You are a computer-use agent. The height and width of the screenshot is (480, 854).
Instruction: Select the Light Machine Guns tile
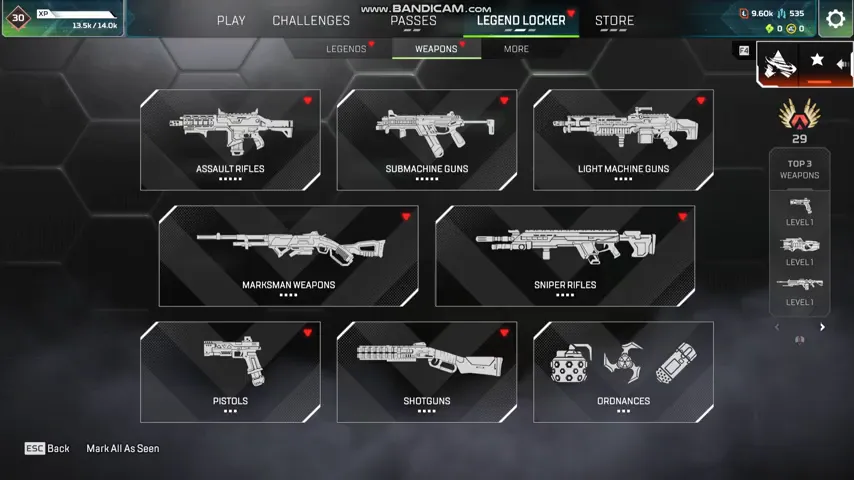[623, 140]
